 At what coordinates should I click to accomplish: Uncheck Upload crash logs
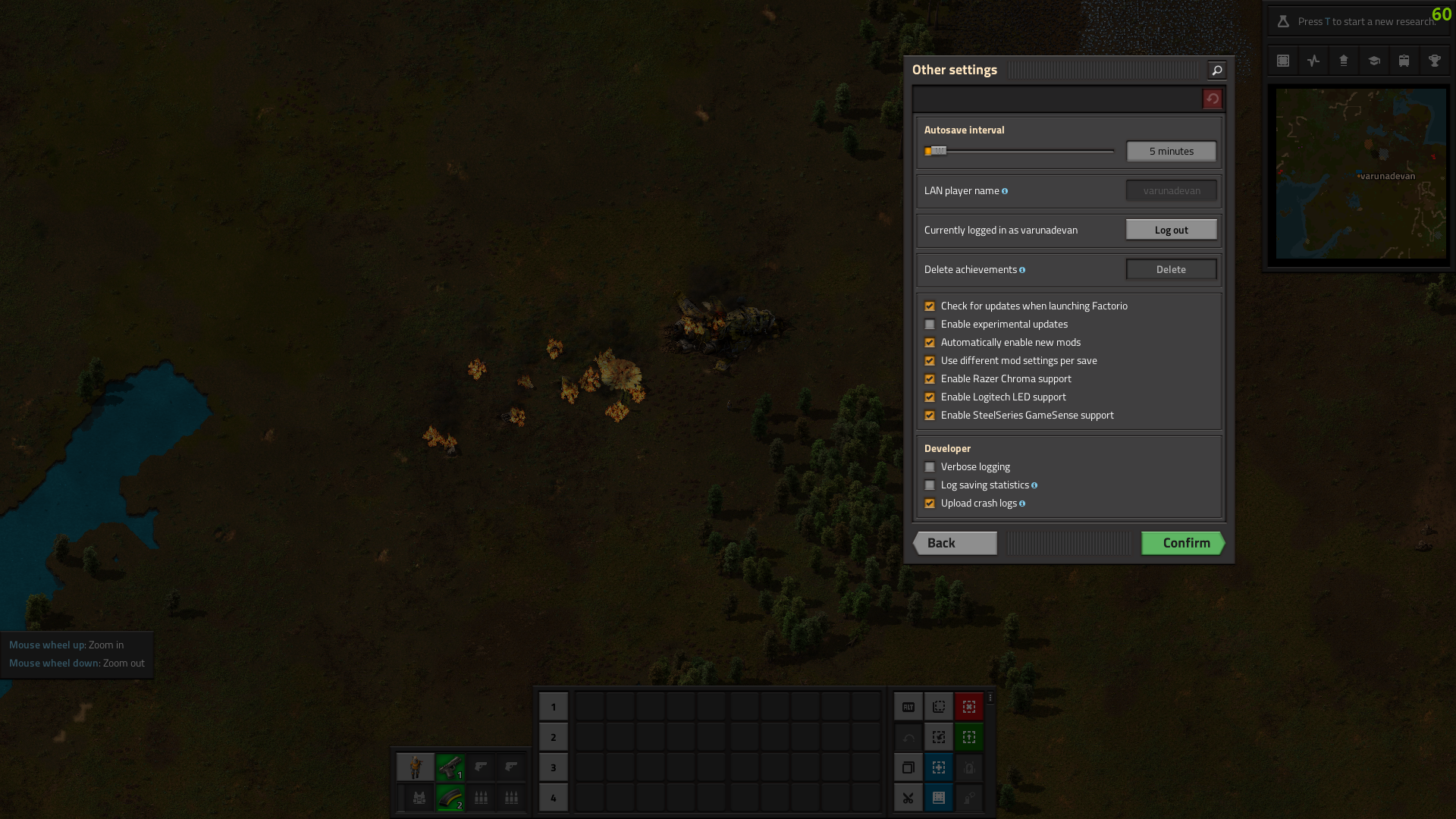pyautogui.click(x=930, y=504)
